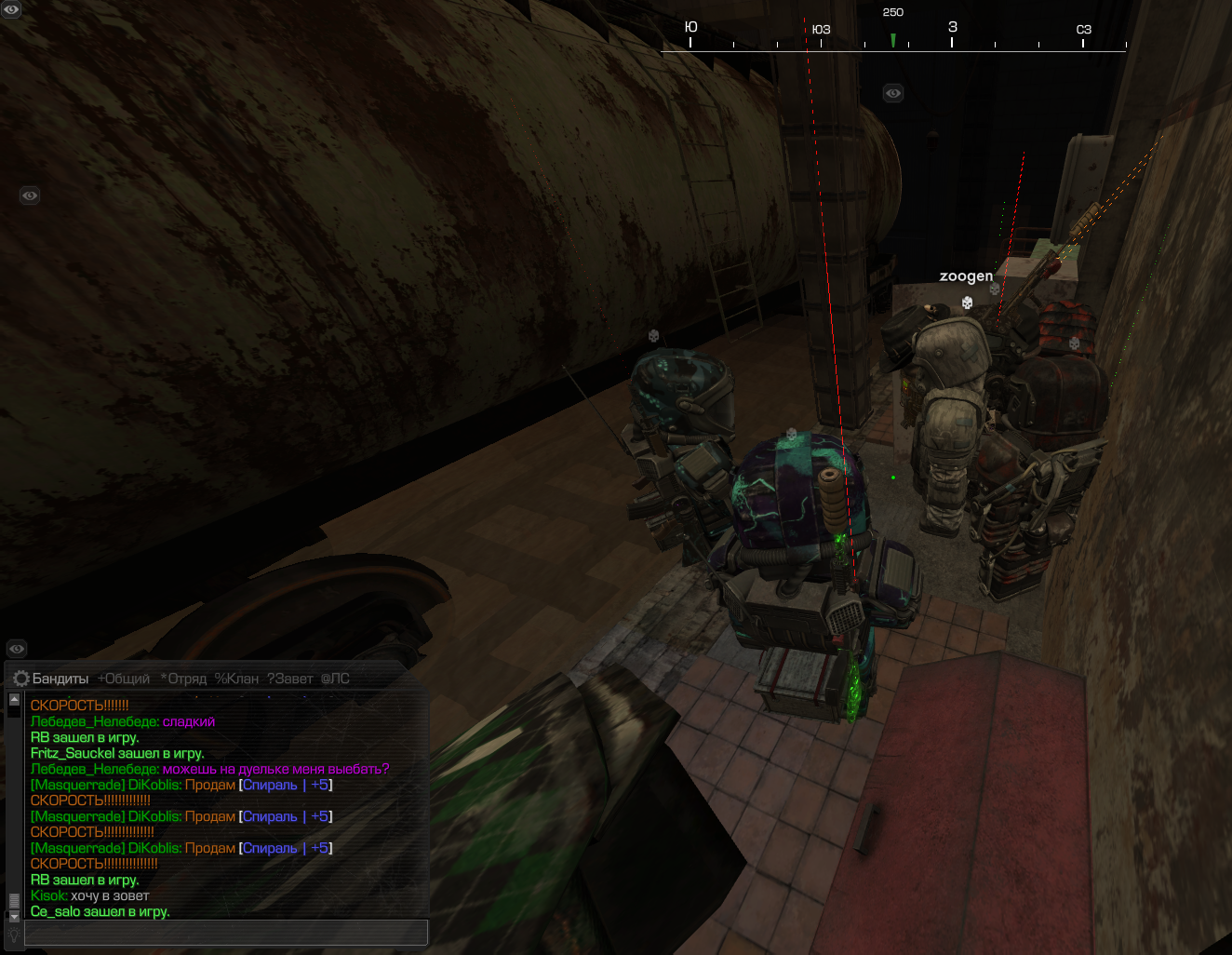The width and height of the screenshot is (1232, 955).
Task: Toggle the eye icon above the chat panel
Action: coord(17,649)
